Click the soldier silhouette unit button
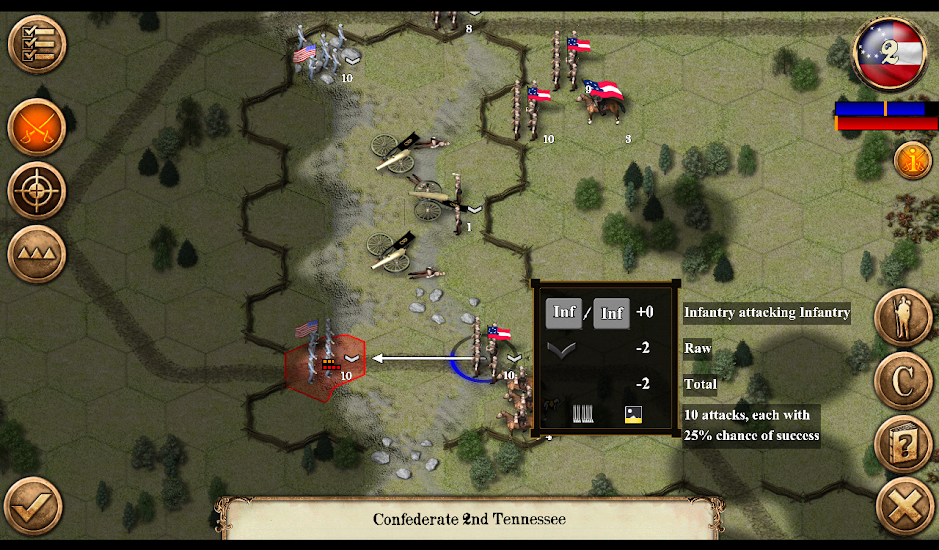The height and width of the screenshot is (550, 939). pyautogui.click(x=904, y=319)
